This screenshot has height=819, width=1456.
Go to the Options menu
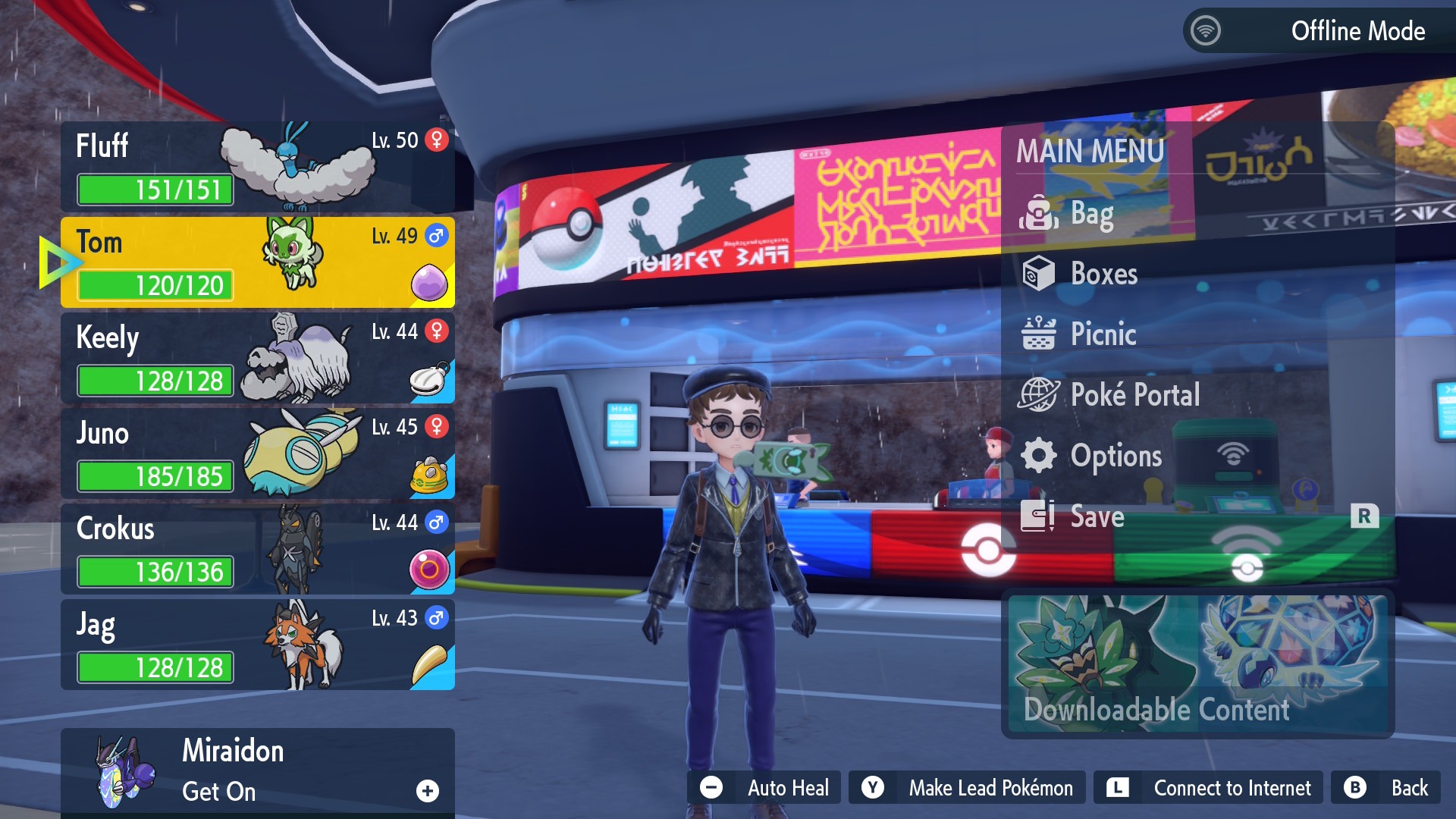click(x=1115, y=456)
